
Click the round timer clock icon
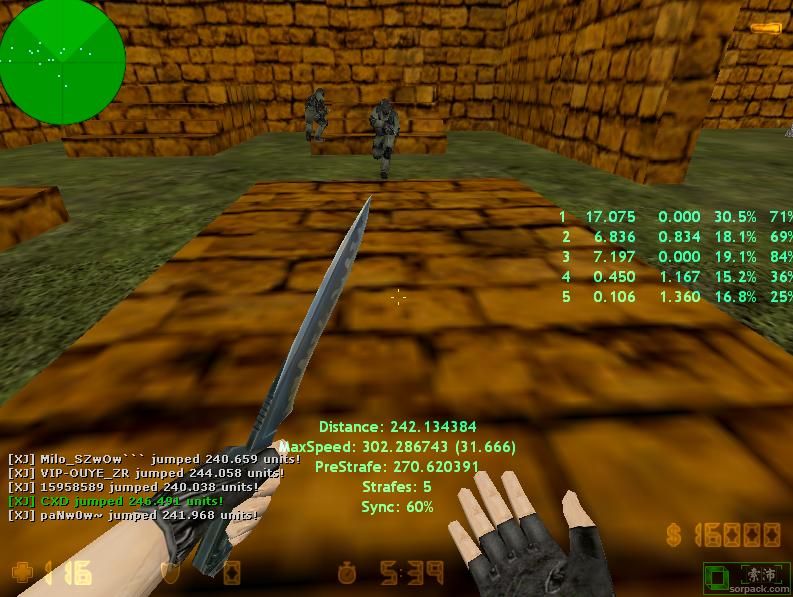[348, 573]
